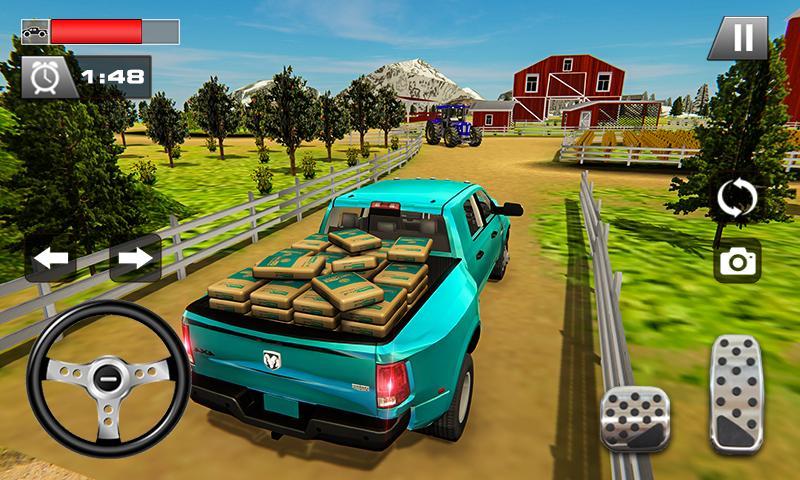Switch camera view with the camera icon
Screen dimensions: 800x480
737,262
